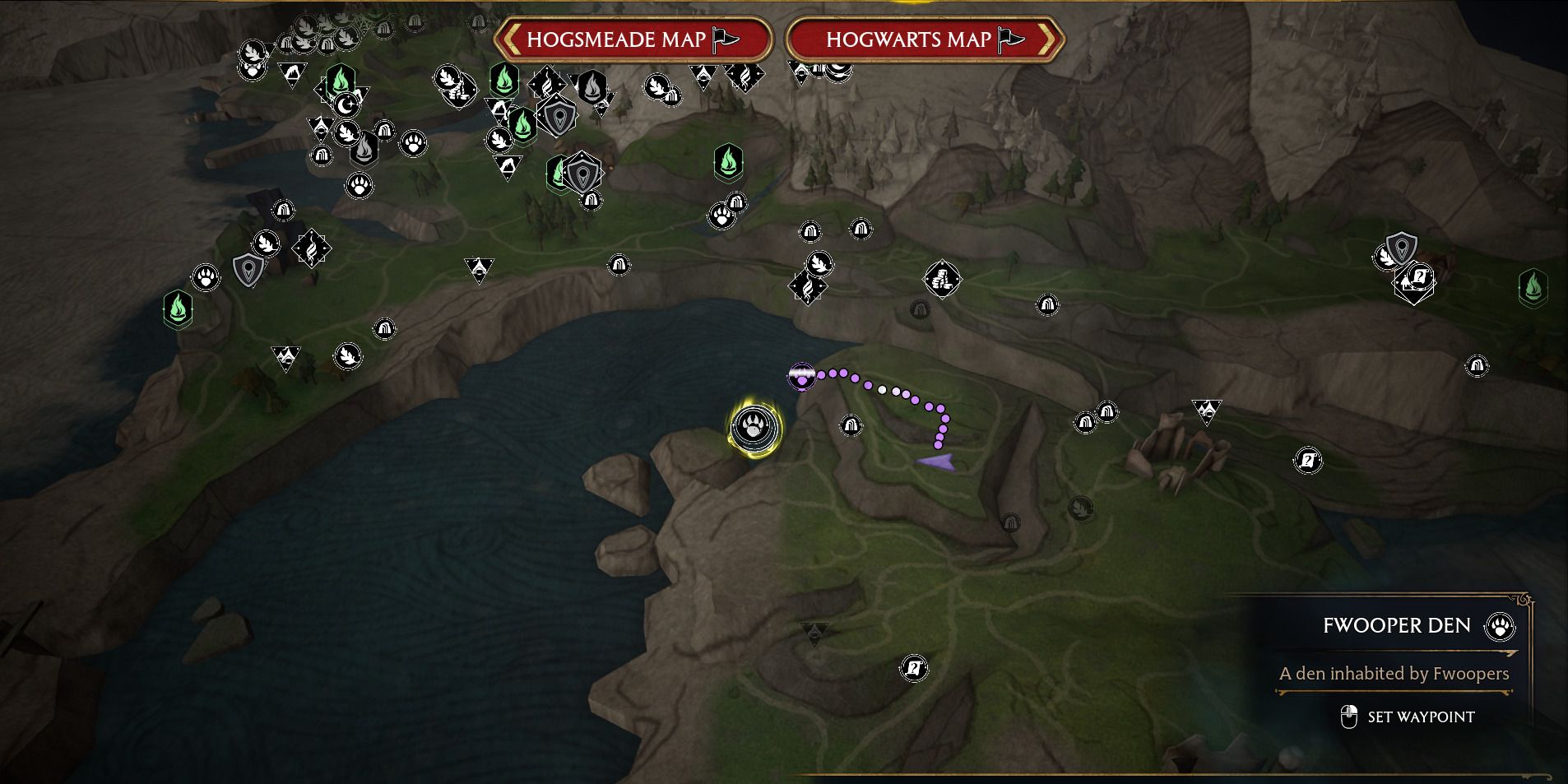1568x784 pixels.
Task: Click the question mark collectible icon bottom center
Action: pos(914,668)
